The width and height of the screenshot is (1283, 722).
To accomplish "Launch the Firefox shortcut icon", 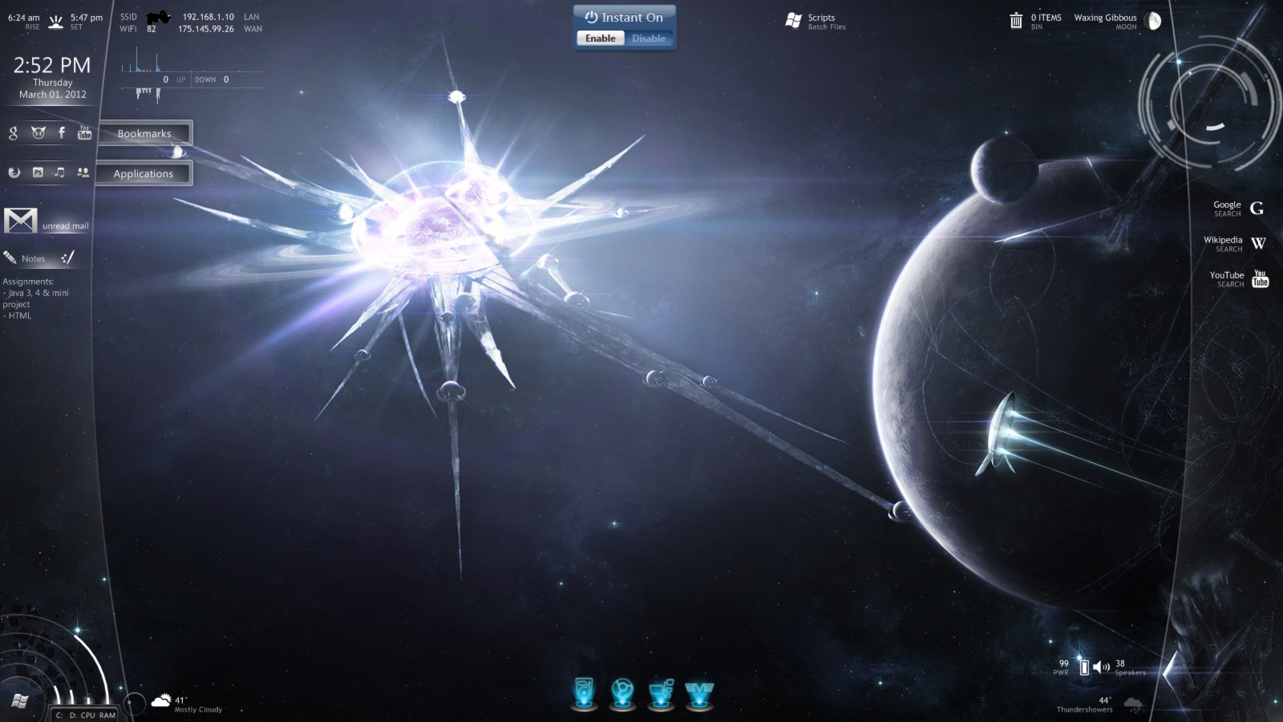I will click(x=14, y=173).
